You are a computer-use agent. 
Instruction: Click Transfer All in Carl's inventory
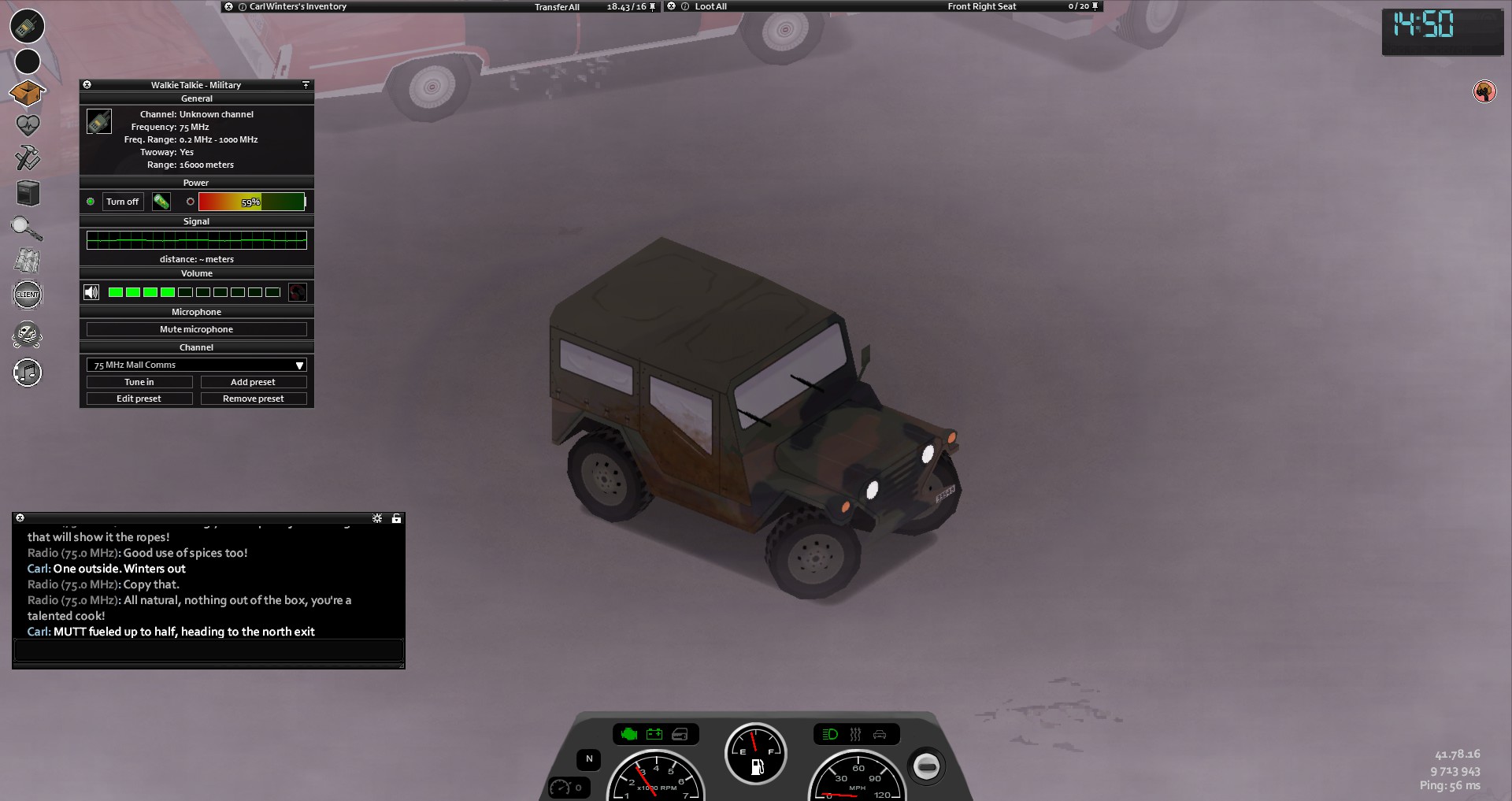[557, 7]
